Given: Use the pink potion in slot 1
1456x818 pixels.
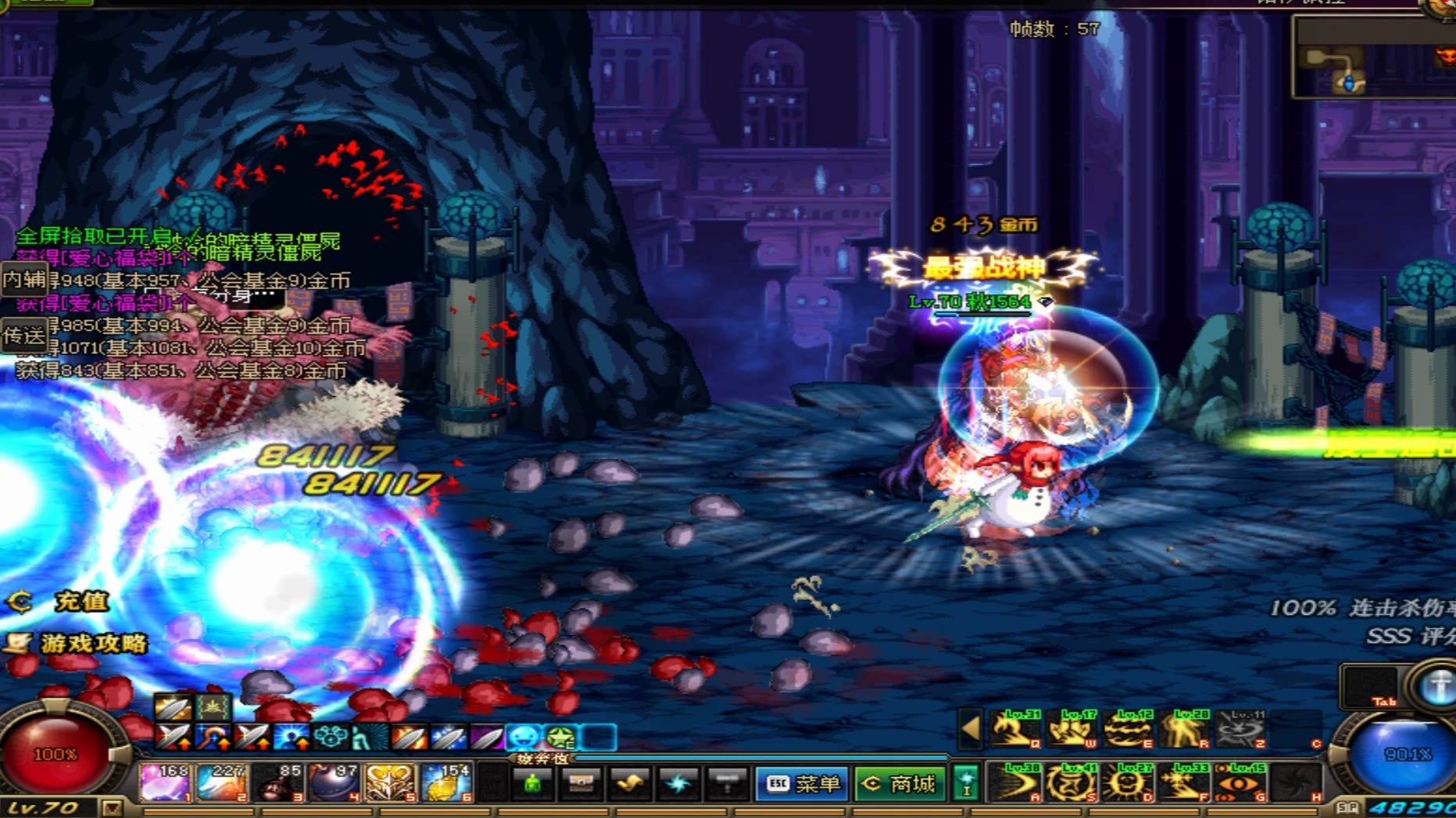Looking at the screenshot, I should [164, 783].
